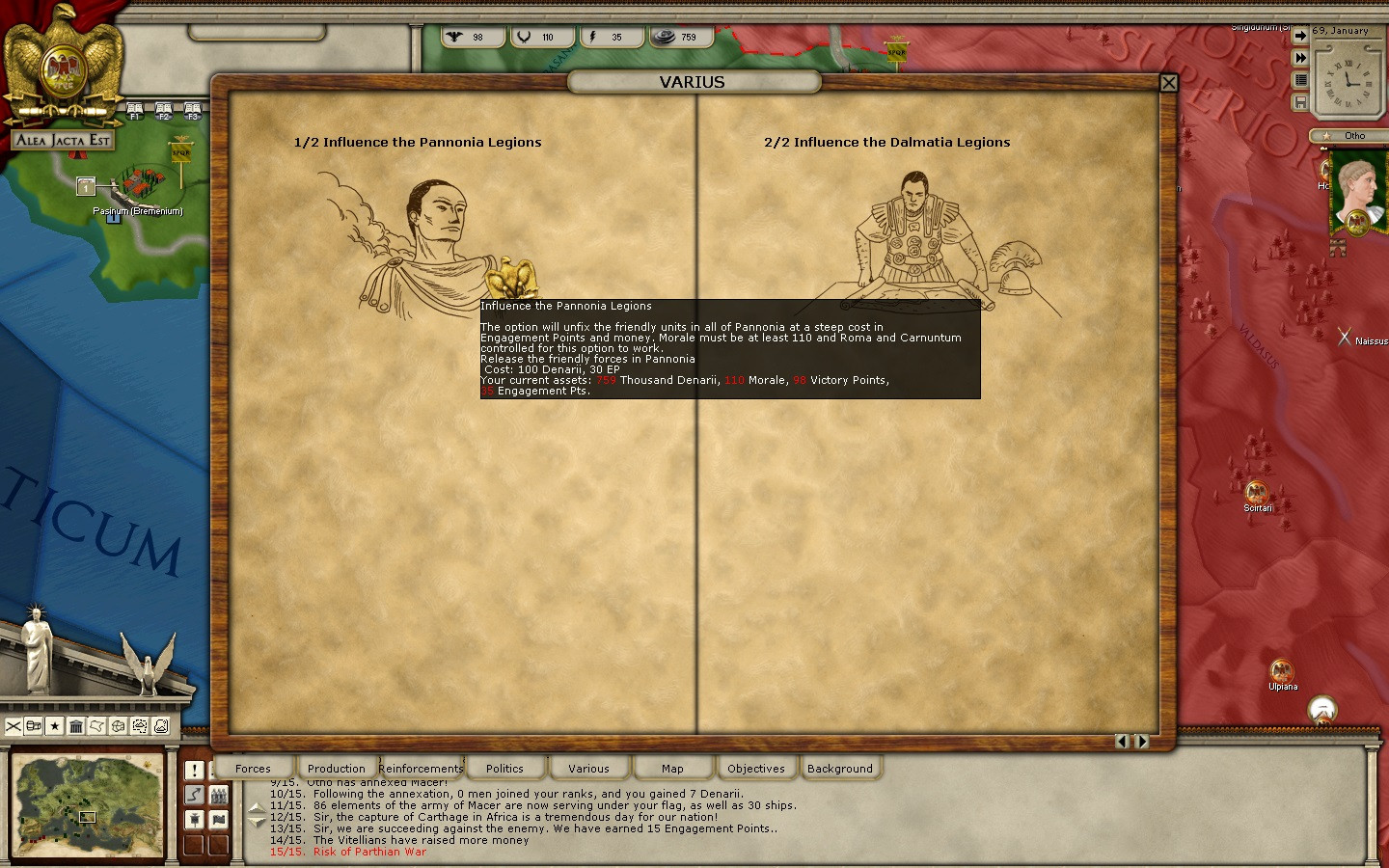Save the game with floppy disk icon

point(1300,102)
